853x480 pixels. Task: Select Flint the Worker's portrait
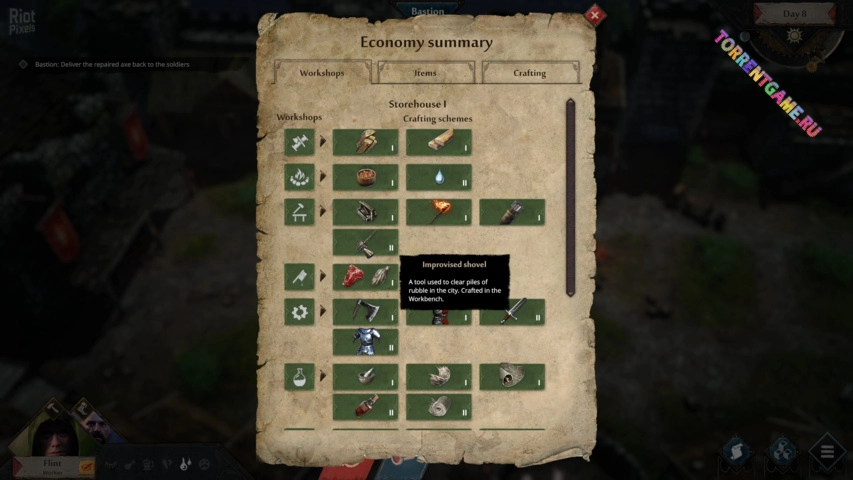coord(52,430)
